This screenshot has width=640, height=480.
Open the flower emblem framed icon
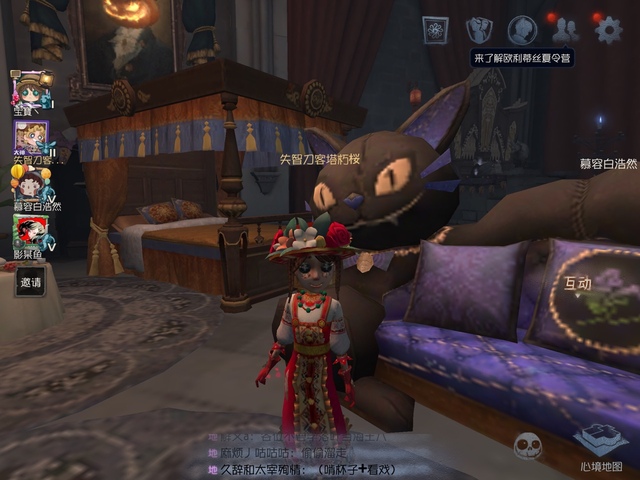(x=436, y=30)
